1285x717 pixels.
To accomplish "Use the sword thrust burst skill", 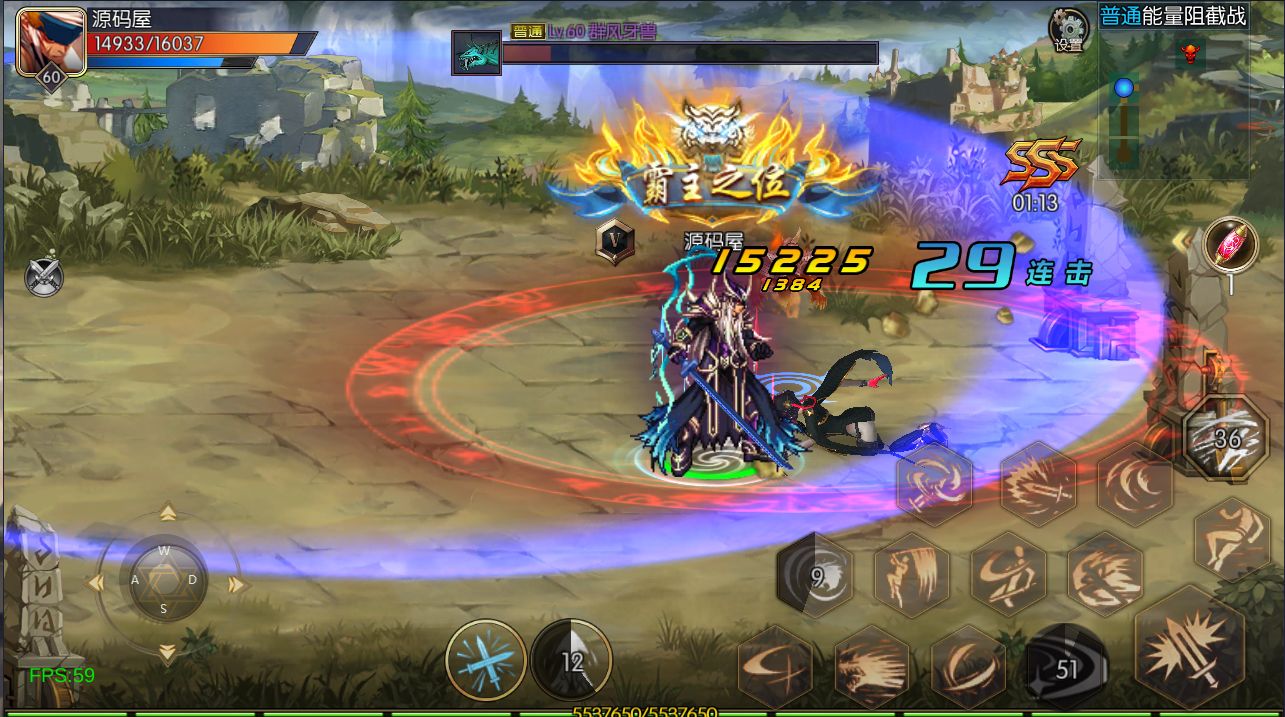I will tap(1037, 483).
